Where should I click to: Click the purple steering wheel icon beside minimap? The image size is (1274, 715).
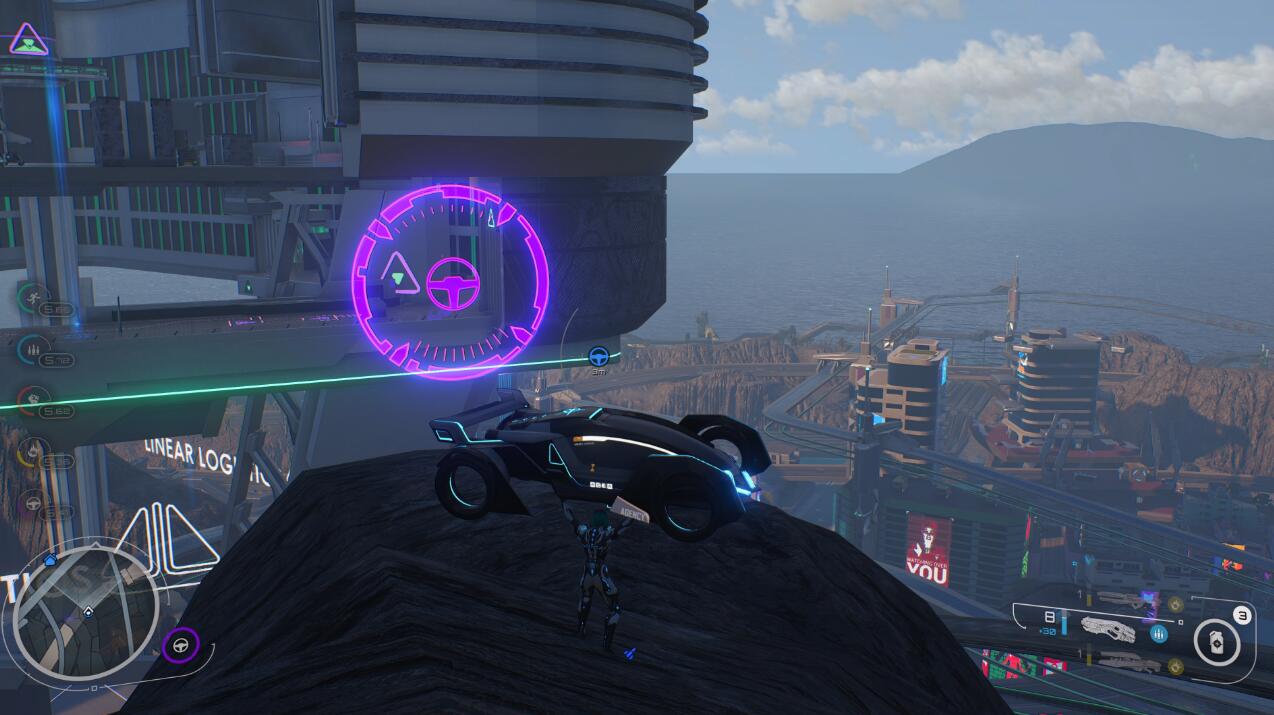click(181, 646)
